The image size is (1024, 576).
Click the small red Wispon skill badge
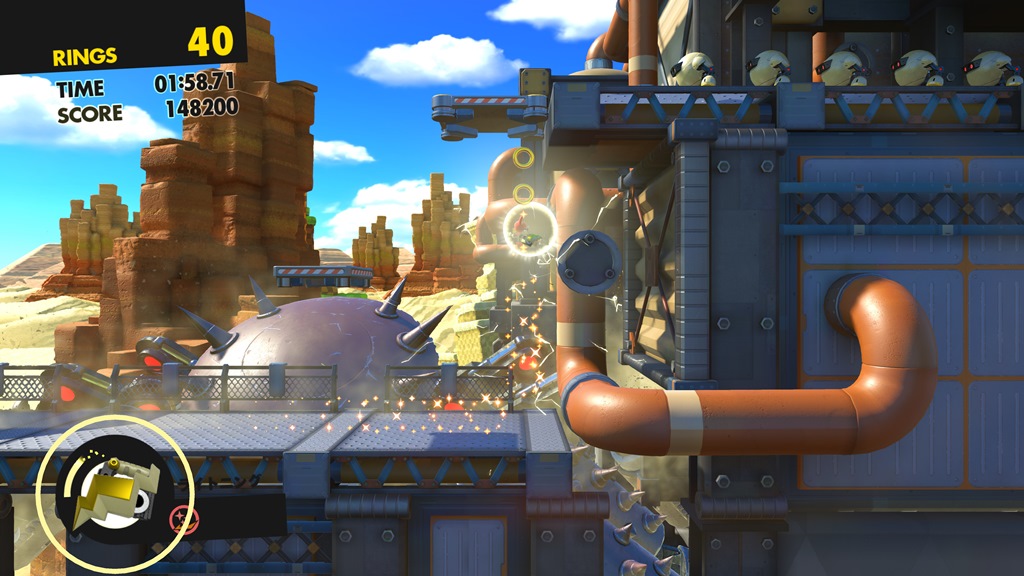[182, 518]
